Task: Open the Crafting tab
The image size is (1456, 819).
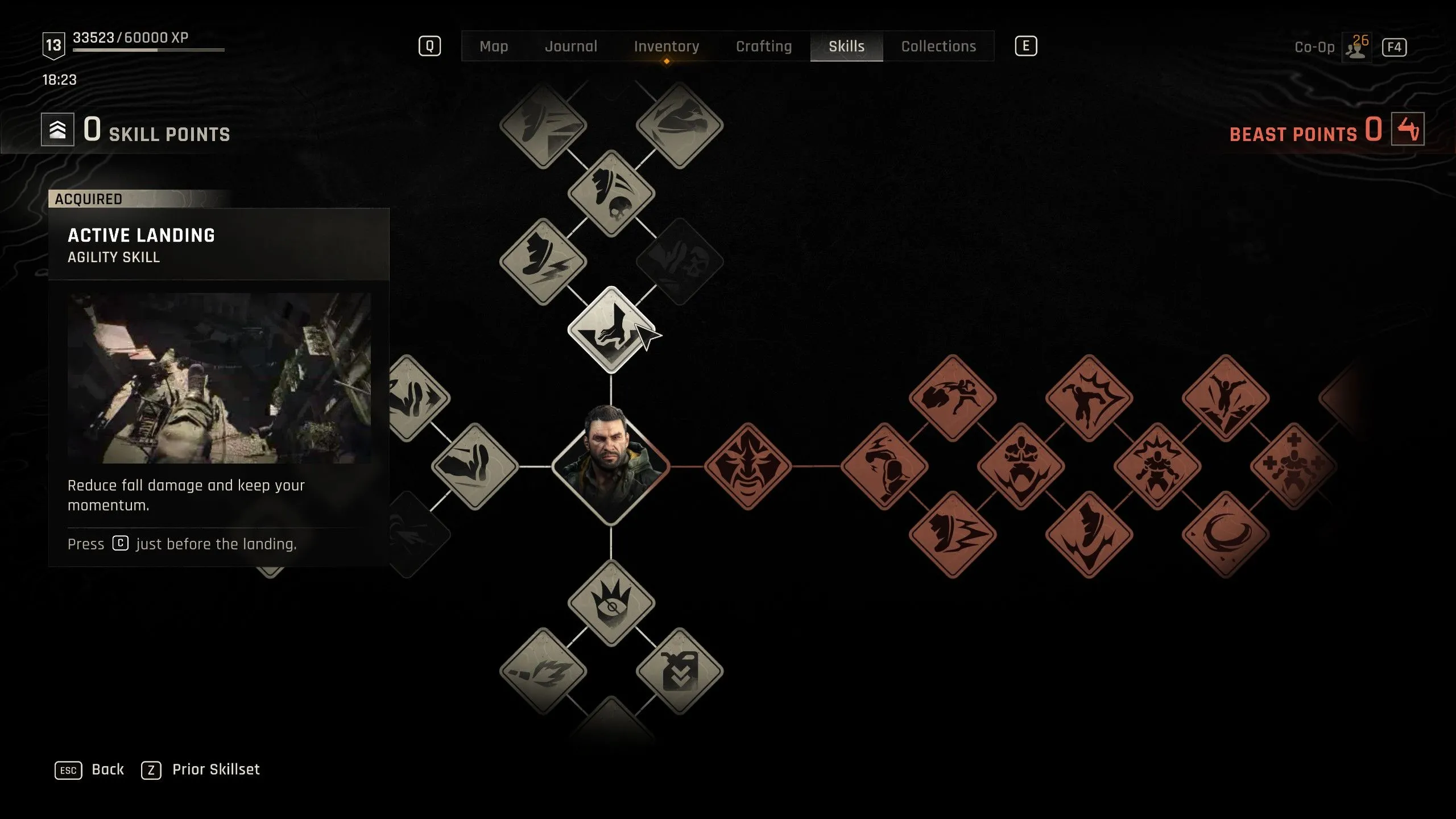Action: [x=764, y=46]
